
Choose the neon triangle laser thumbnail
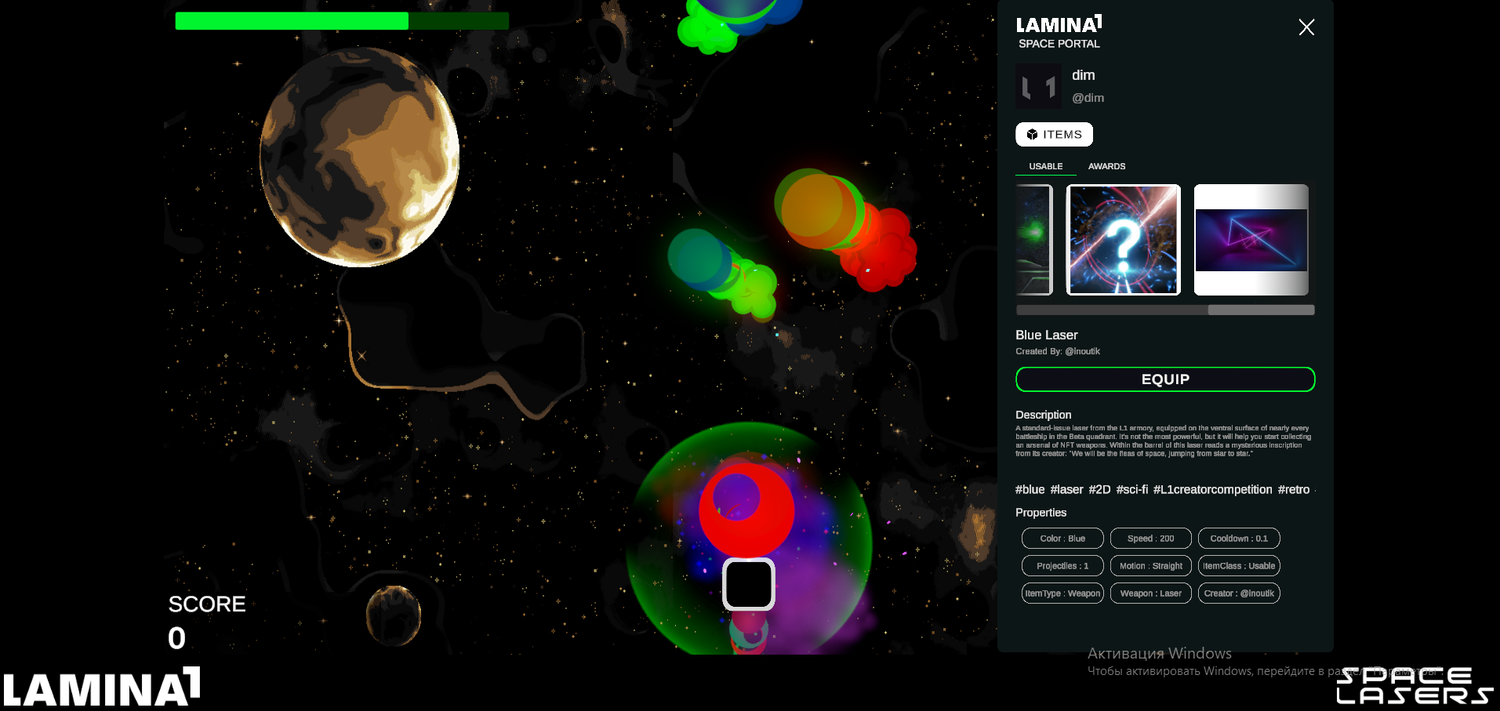click(1251, 240)
